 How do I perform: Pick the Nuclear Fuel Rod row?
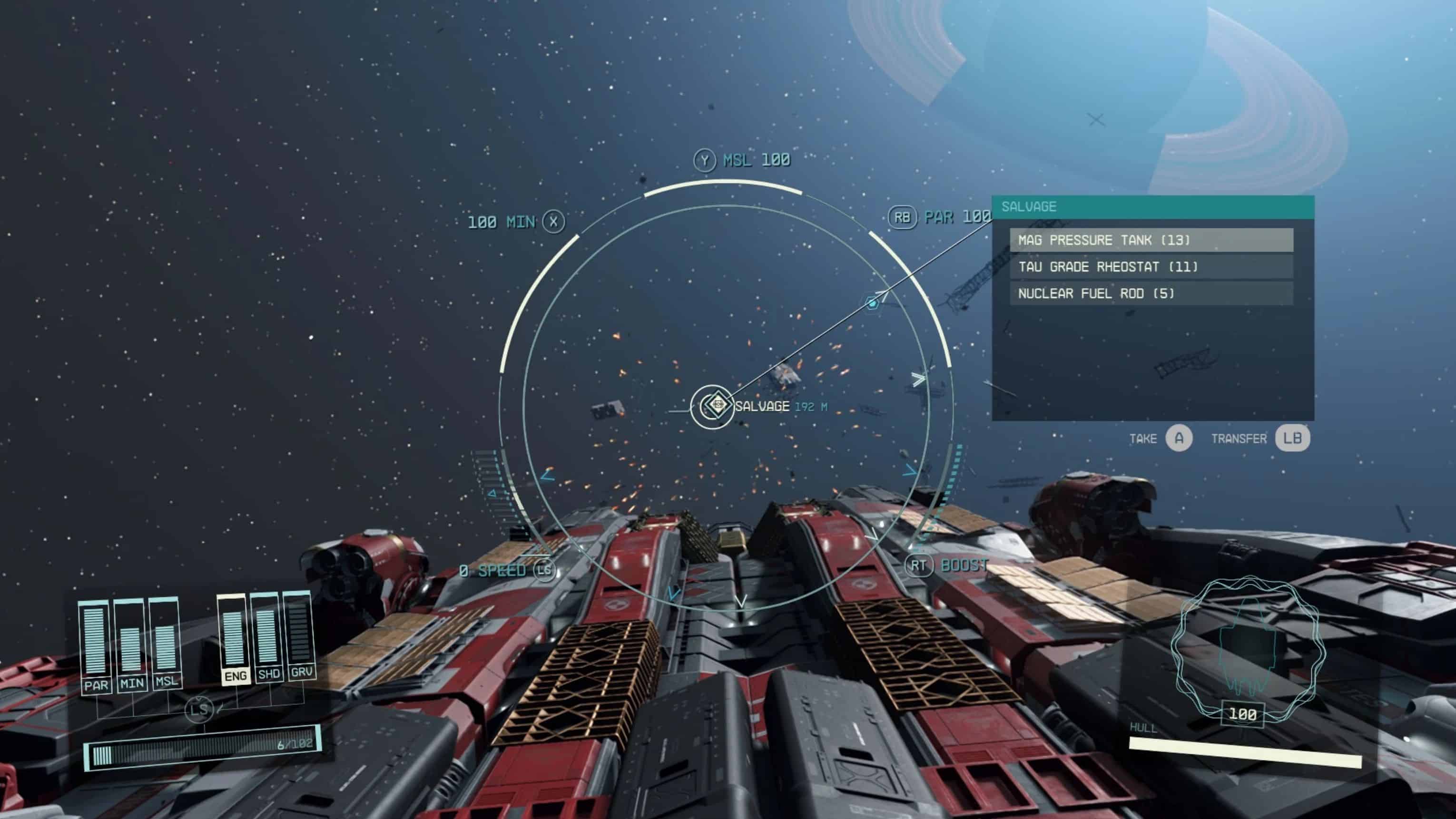point(1151,293)
